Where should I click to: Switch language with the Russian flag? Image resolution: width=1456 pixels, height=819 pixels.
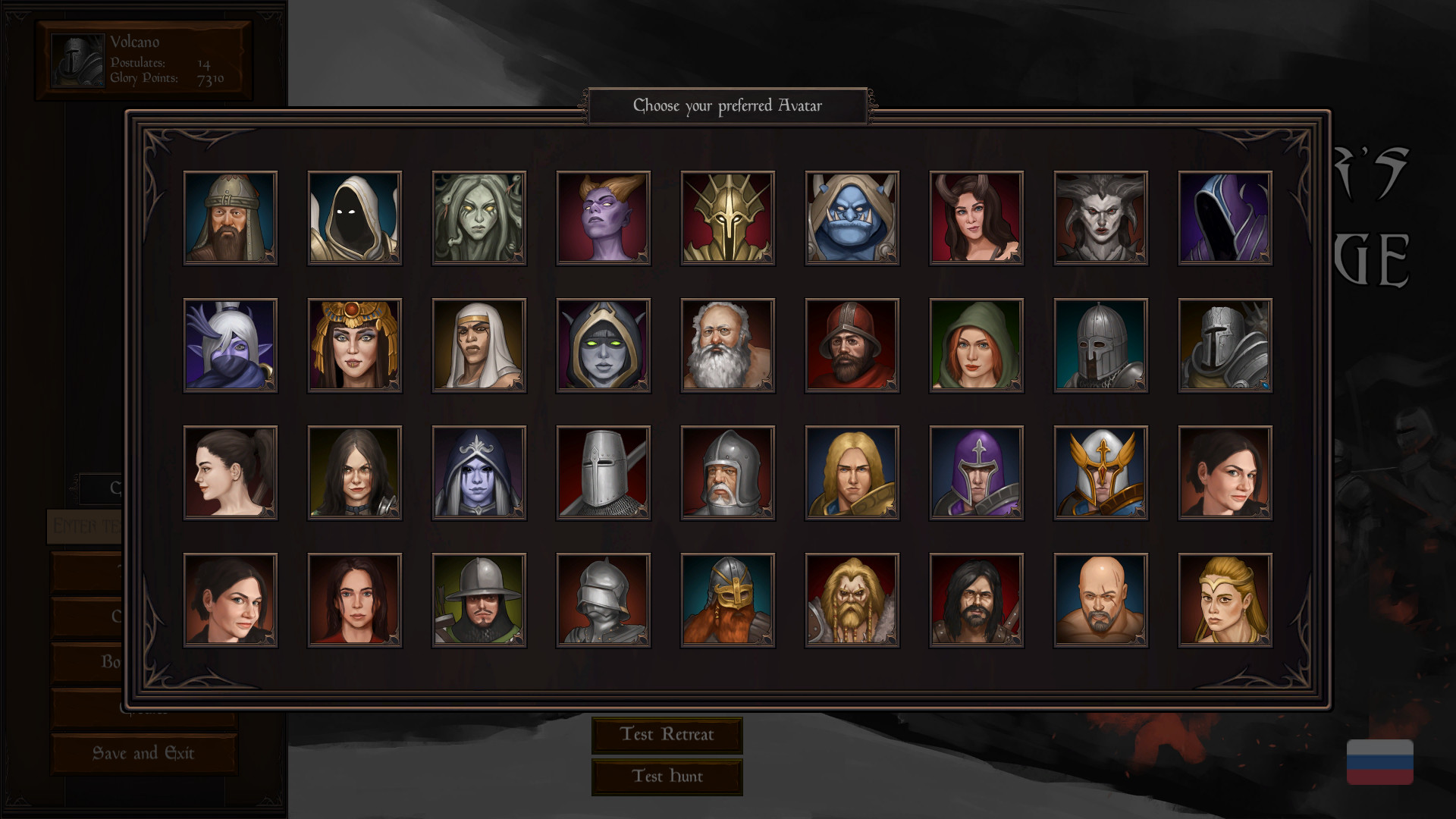(x=1379, y=761)
